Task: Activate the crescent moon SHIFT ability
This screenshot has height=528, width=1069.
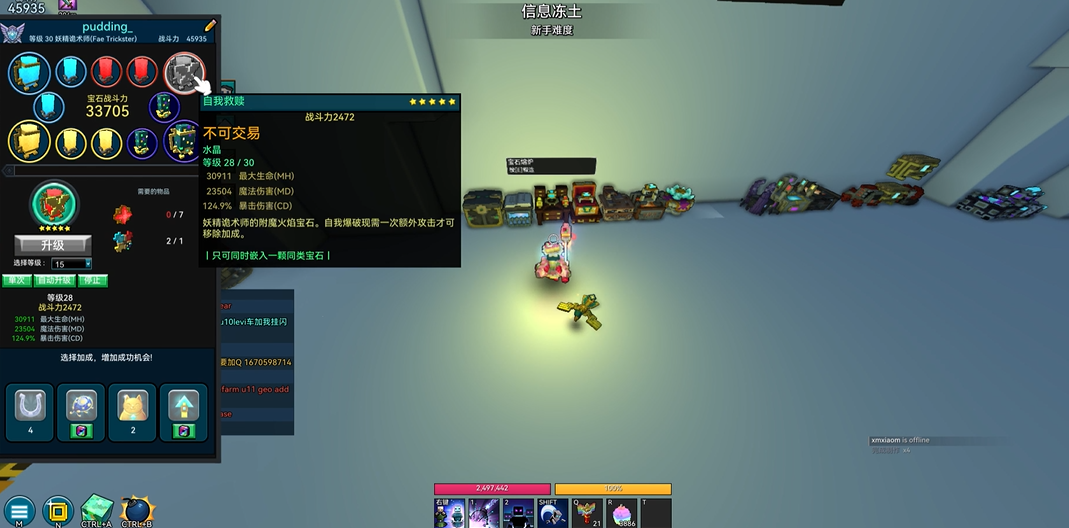Action: point(553,514)
